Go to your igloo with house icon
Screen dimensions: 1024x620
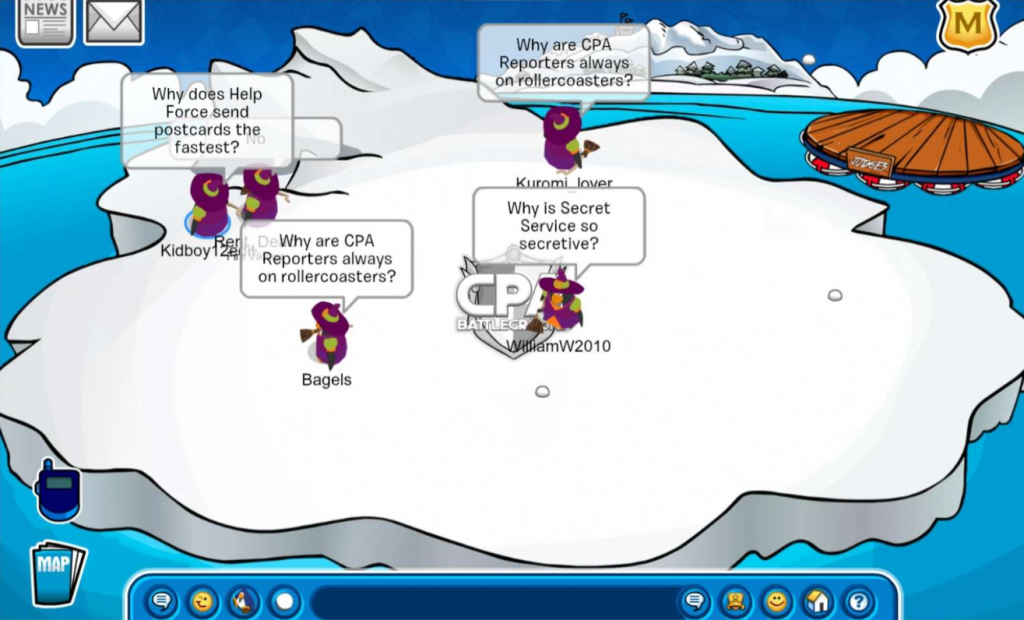[x=817, y=602]
